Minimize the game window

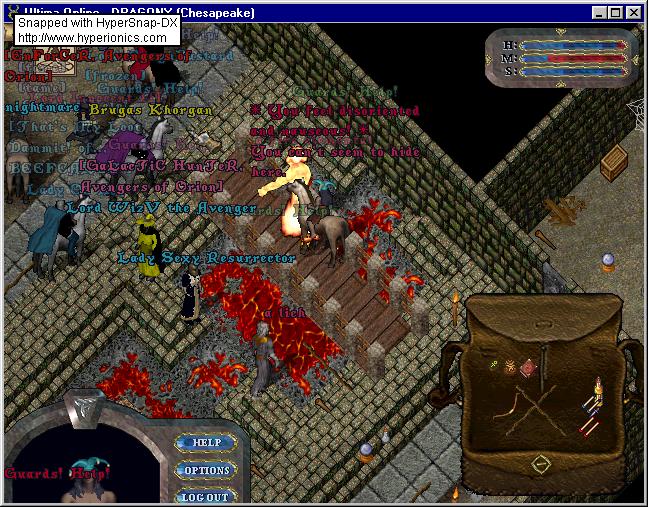click(x=598, y=13)
